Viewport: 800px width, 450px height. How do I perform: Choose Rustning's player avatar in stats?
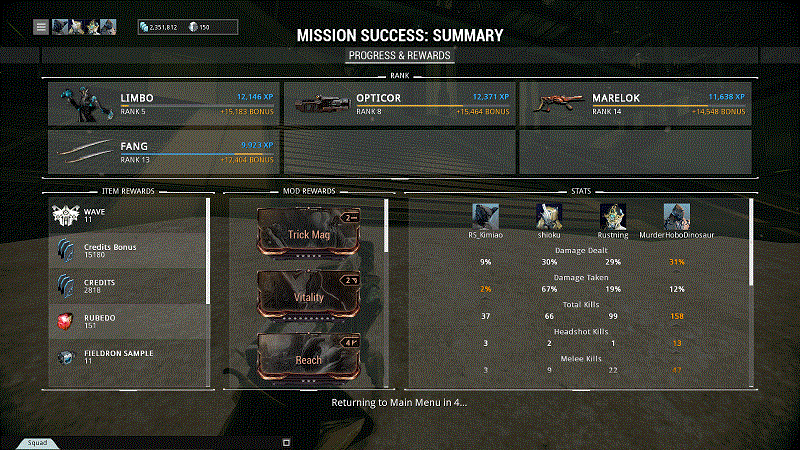(x=613, y=216)
